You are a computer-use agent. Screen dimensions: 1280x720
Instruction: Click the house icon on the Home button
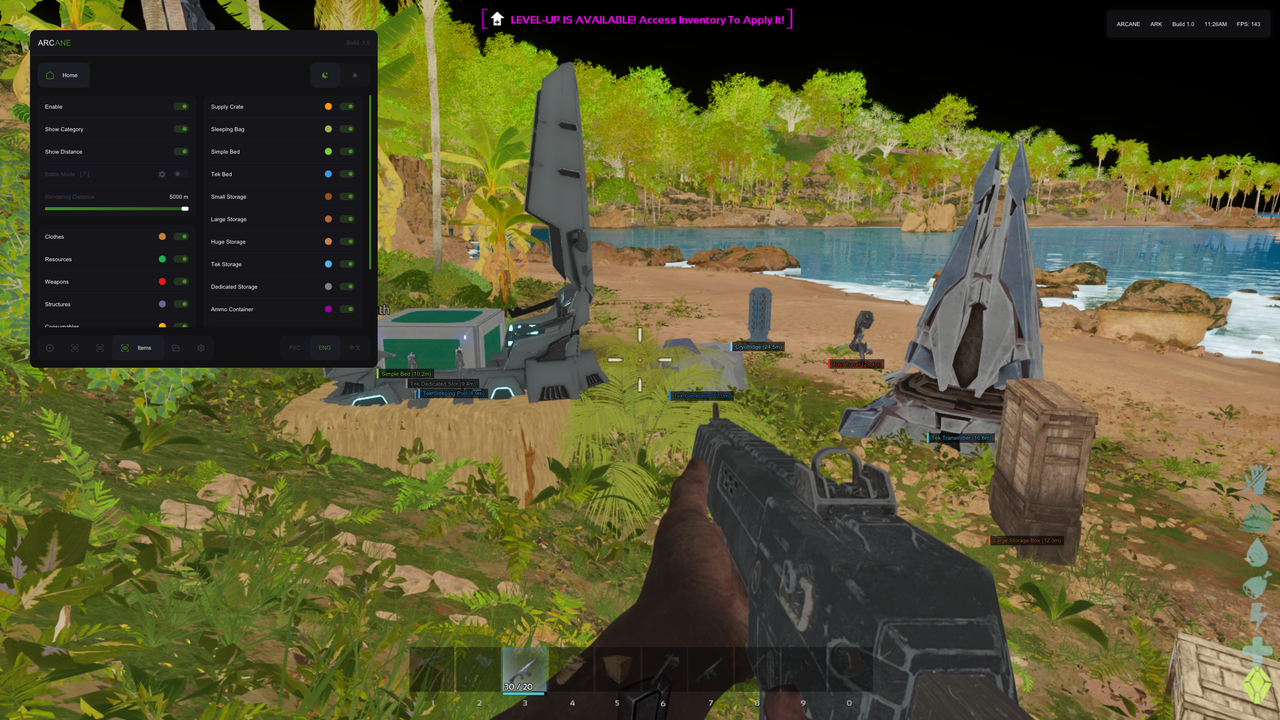50,75
